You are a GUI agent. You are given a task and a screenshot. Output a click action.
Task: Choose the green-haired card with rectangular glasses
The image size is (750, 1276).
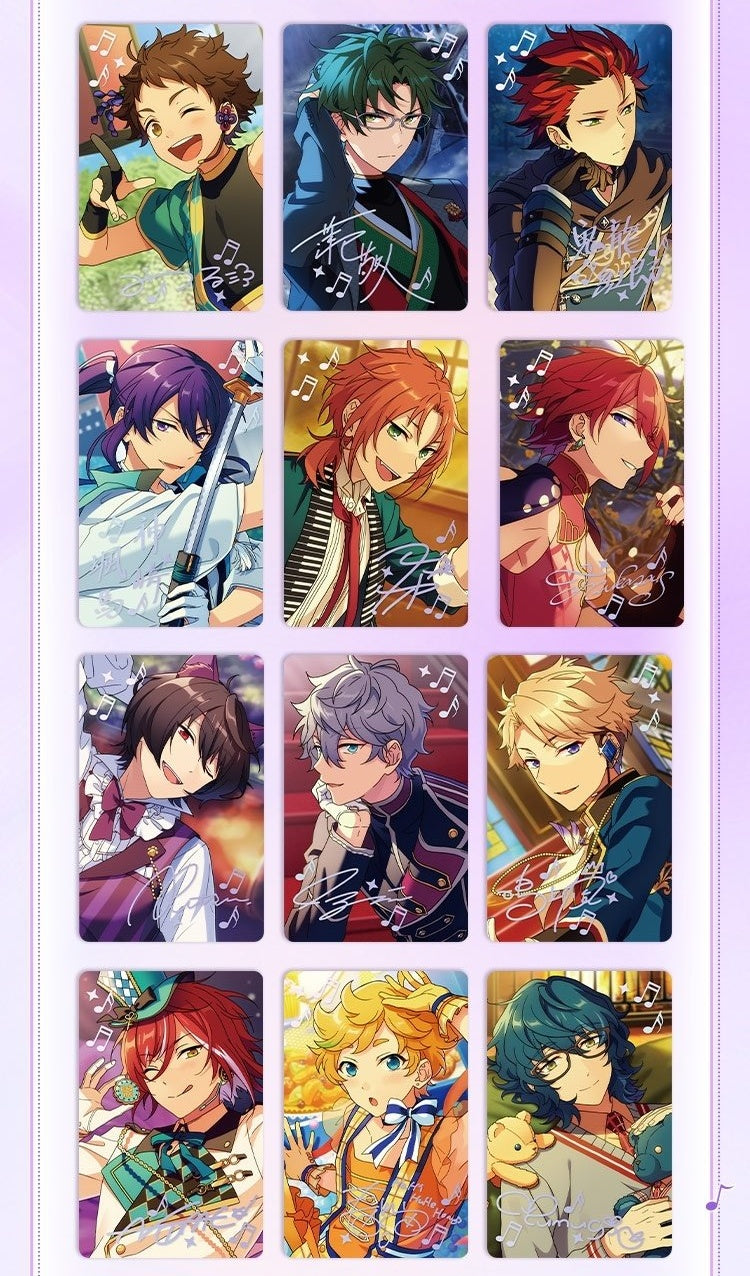pos(375,167)
